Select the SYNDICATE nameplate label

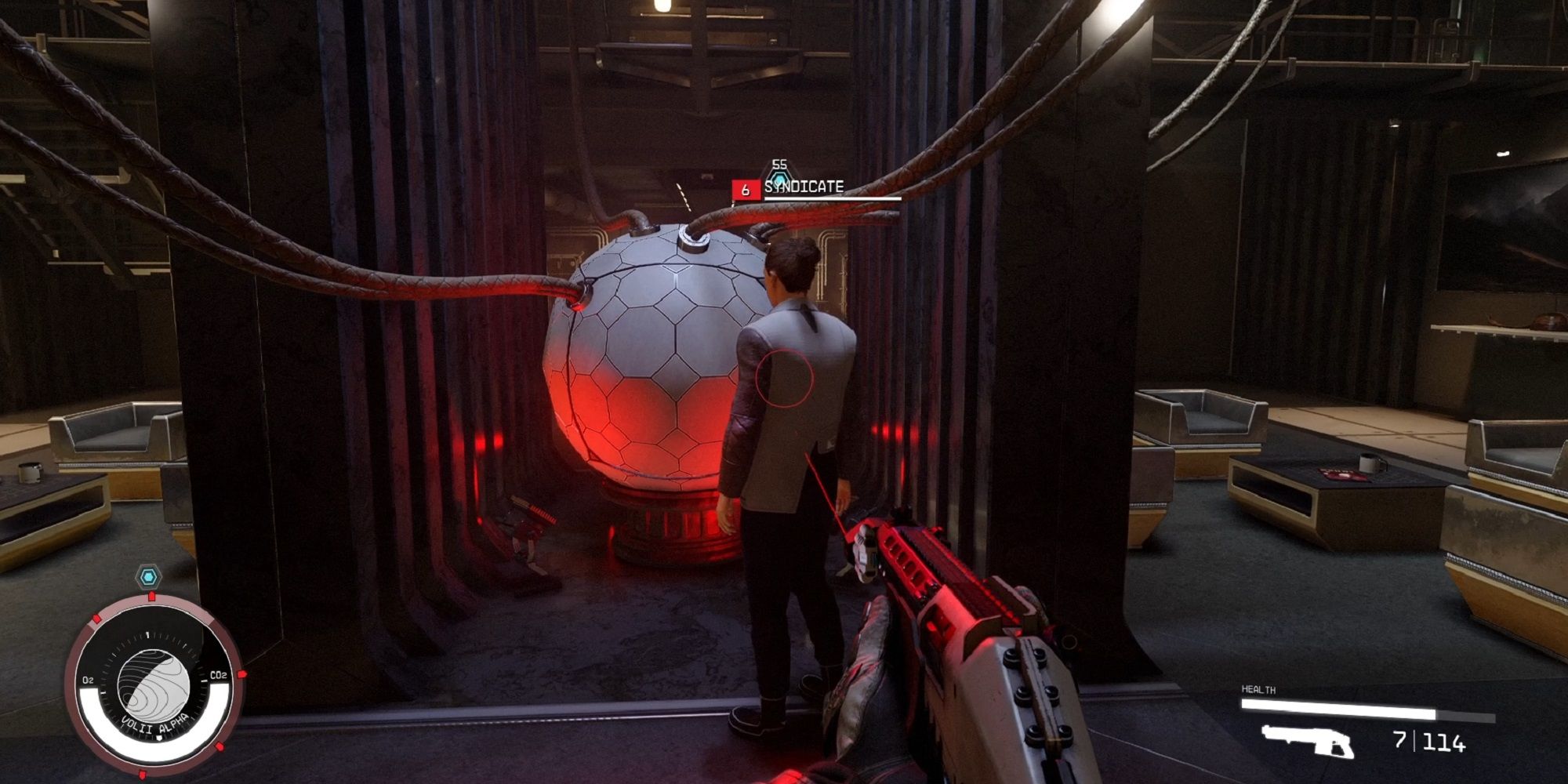pyautogui.click(x=804, y=188)
